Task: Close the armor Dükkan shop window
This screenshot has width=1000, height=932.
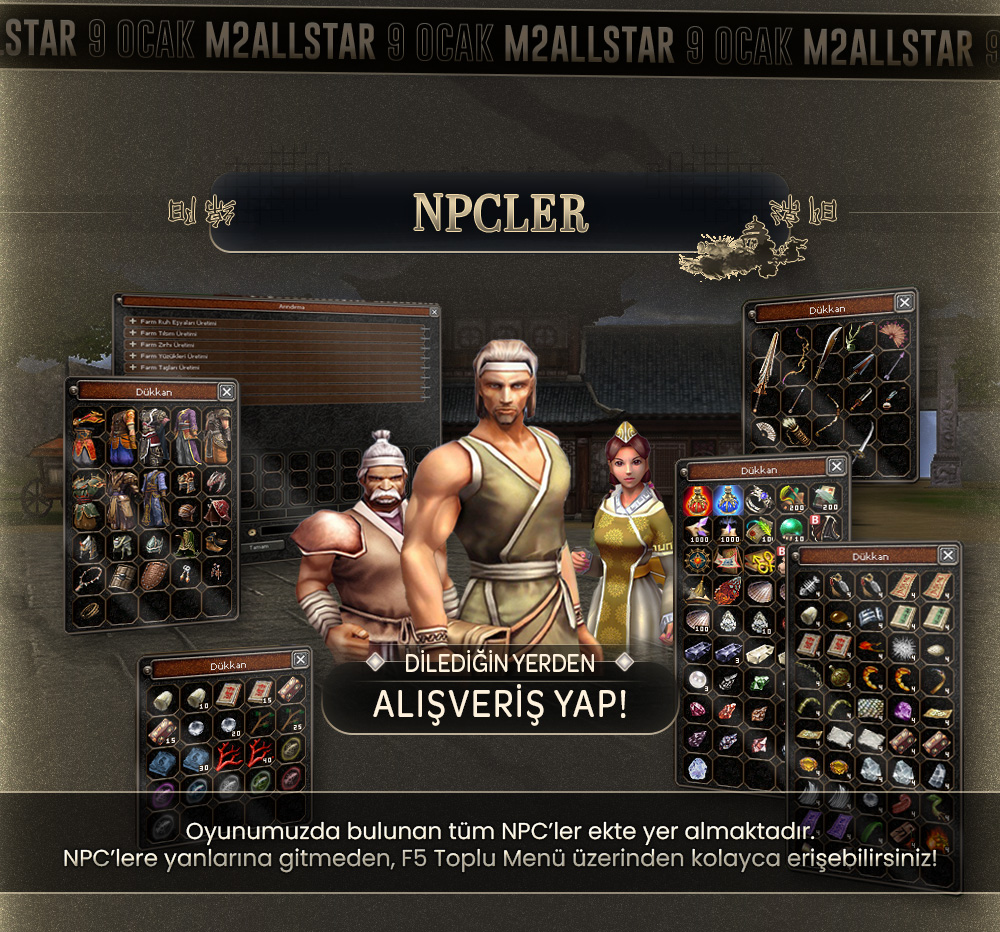Action: point(226,392)
